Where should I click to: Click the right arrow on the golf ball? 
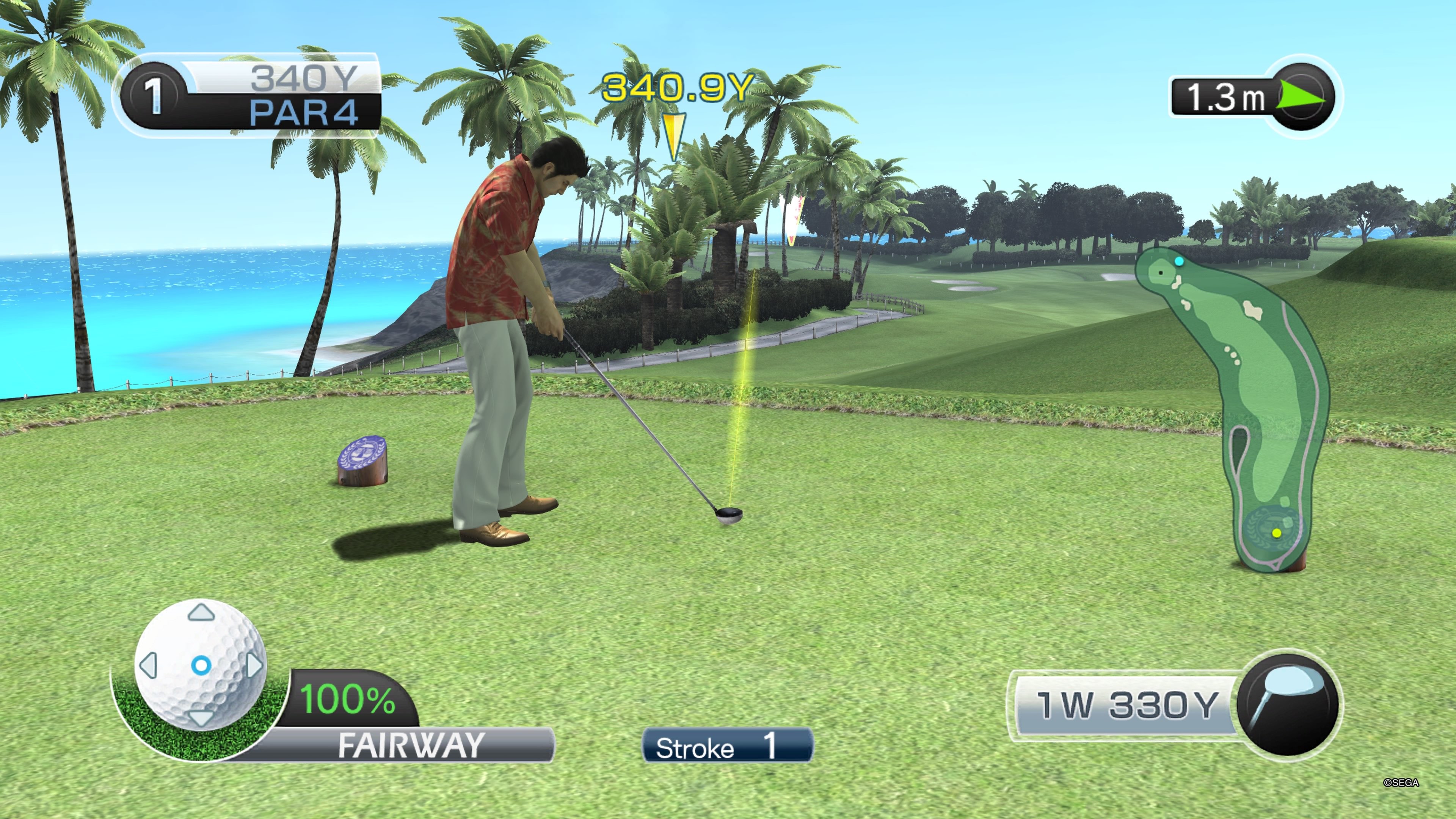[254, 665]
